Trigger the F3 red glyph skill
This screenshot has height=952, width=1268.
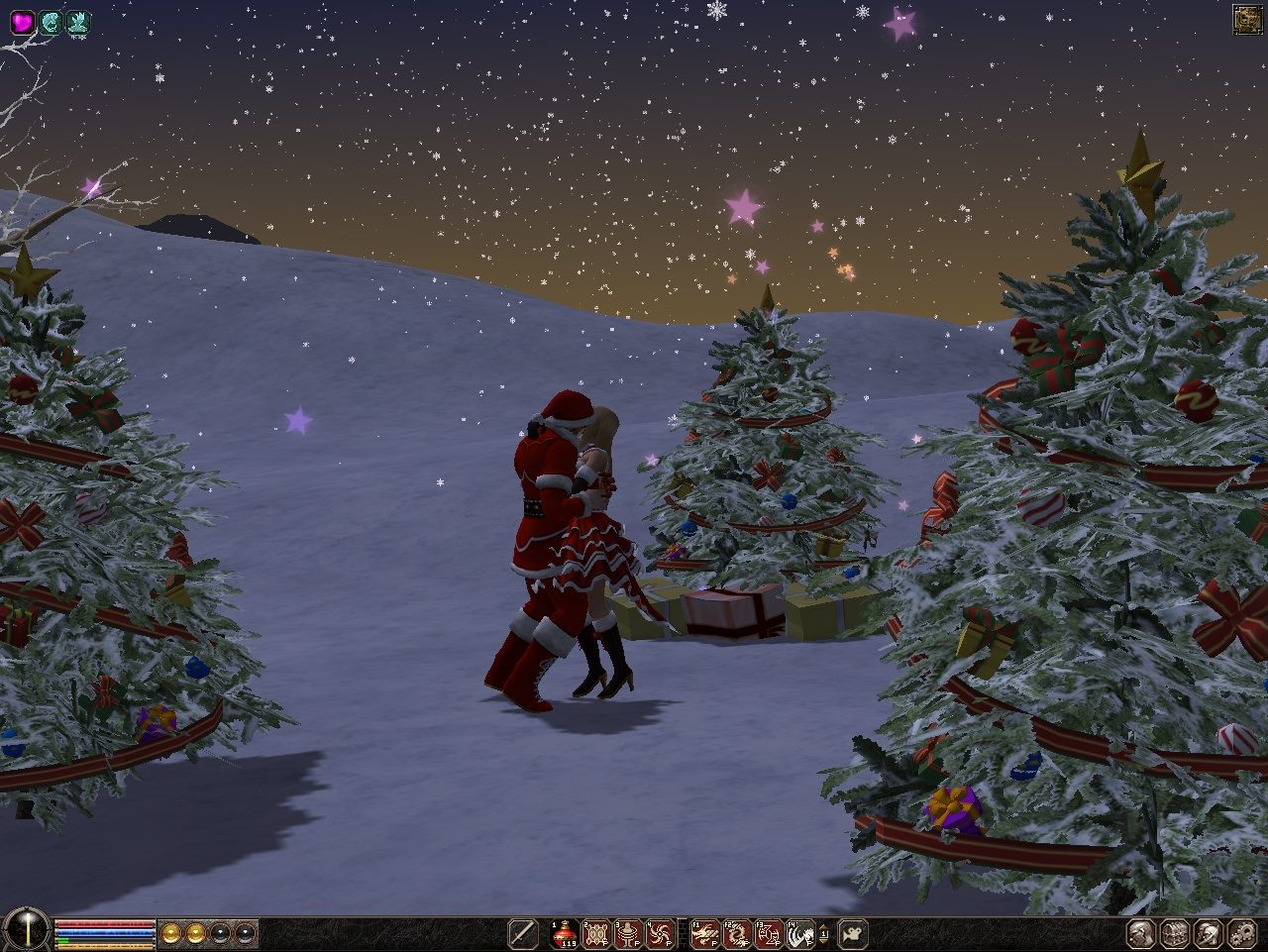point(769,933)
